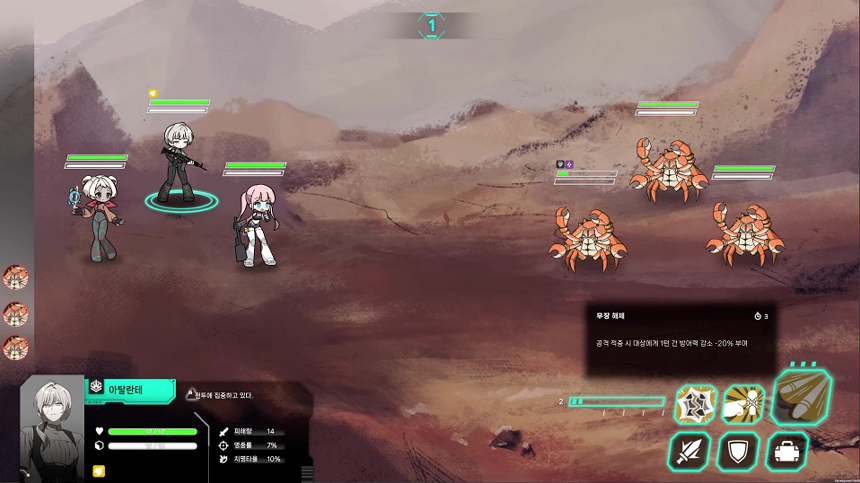Use the basic sword attack action
The height and width of the screenshot is (483, 860).
[x=690, y=451]
